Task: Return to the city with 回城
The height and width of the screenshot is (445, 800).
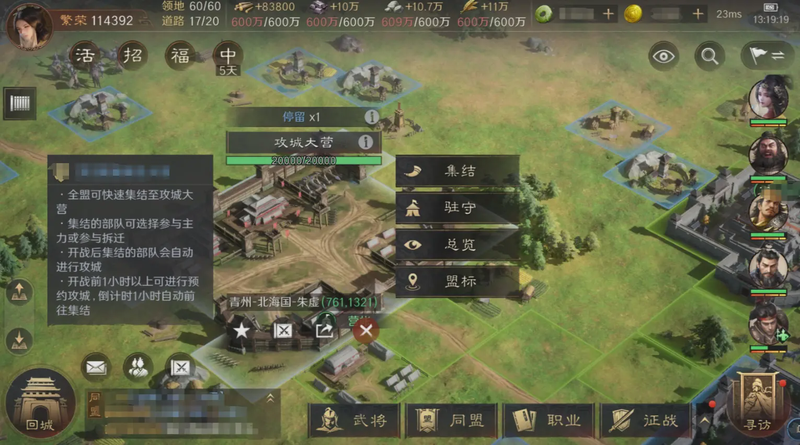Action: [40, 406]
